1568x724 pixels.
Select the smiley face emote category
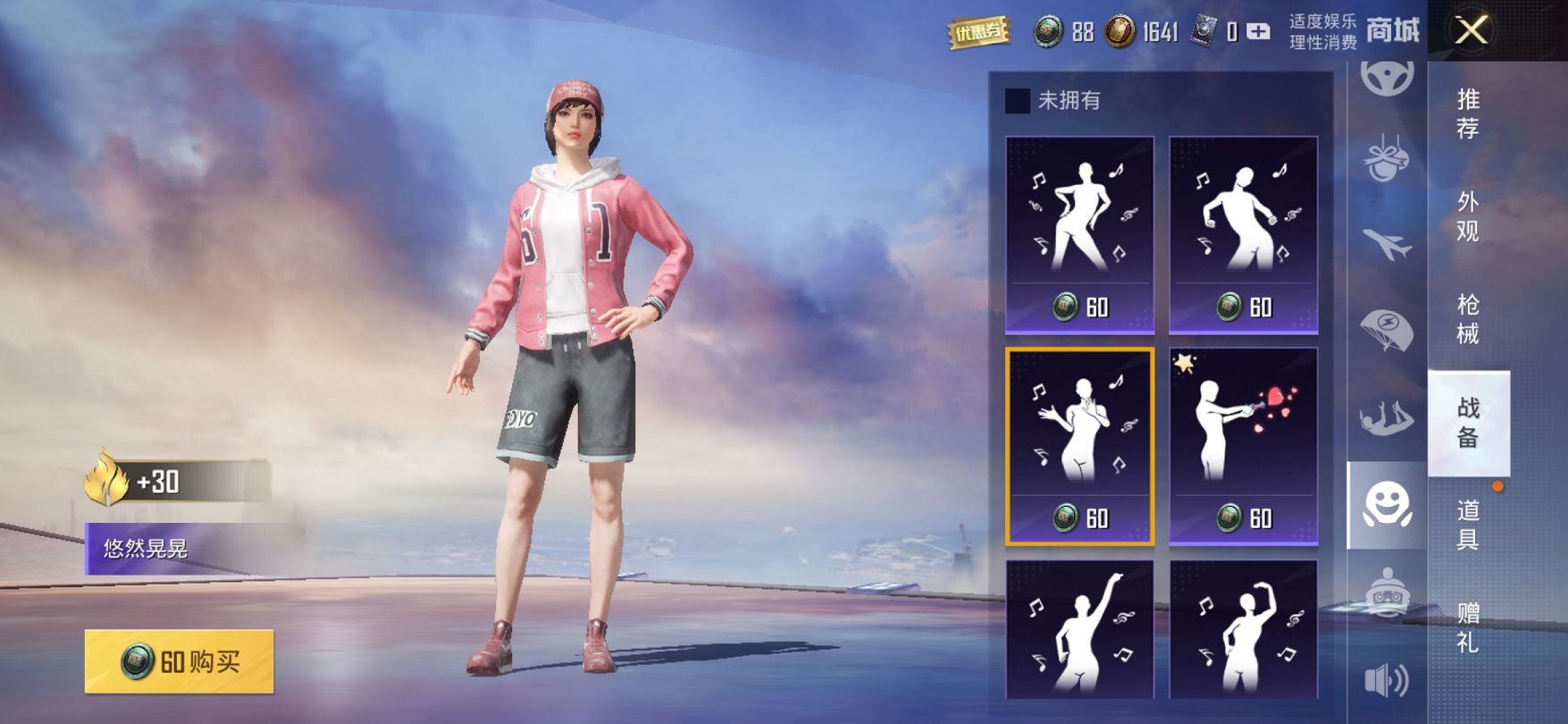pyautogui.click(x=1387, y=506)
